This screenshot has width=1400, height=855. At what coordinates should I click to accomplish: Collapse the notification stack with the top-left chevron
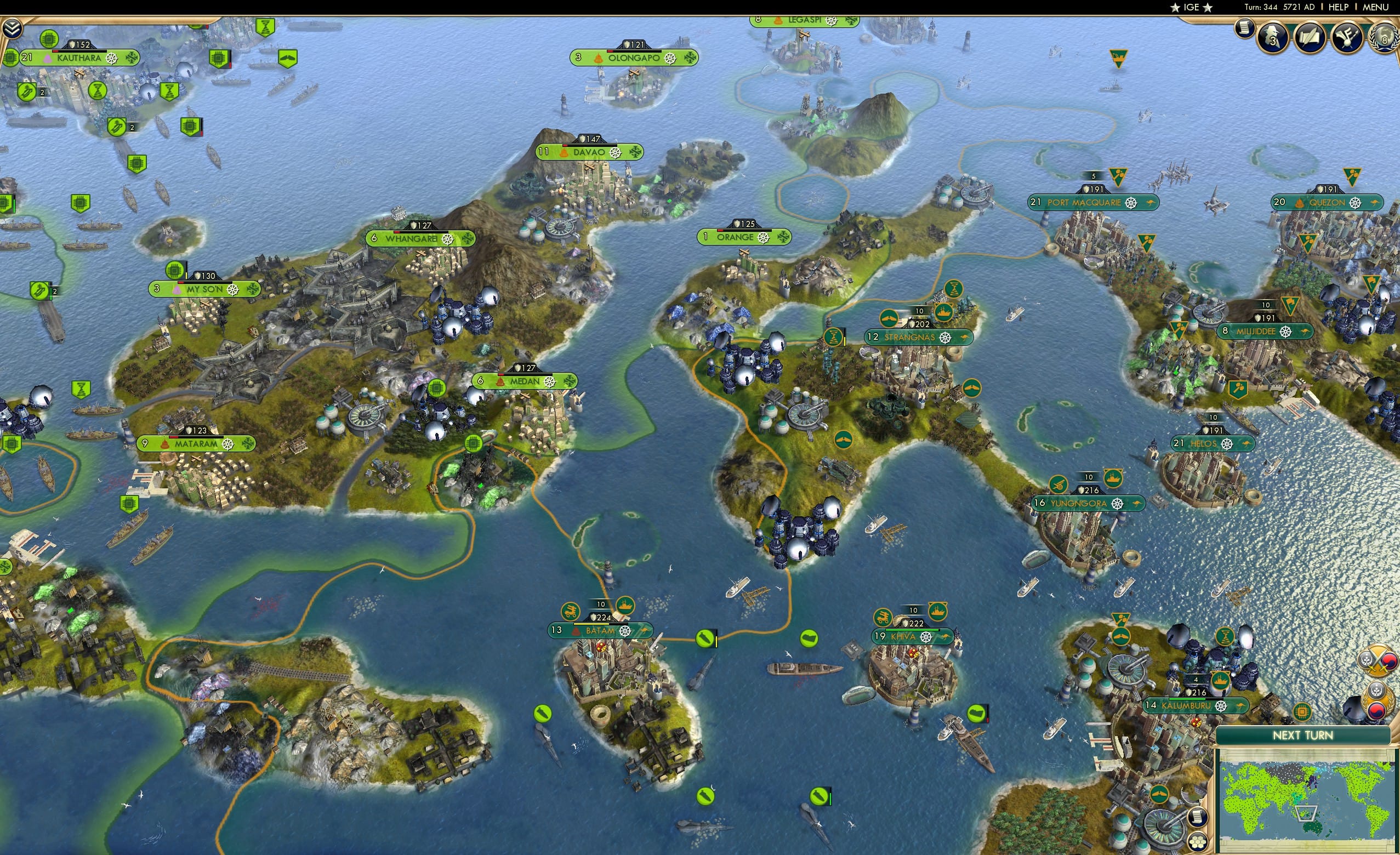(13, 29)
